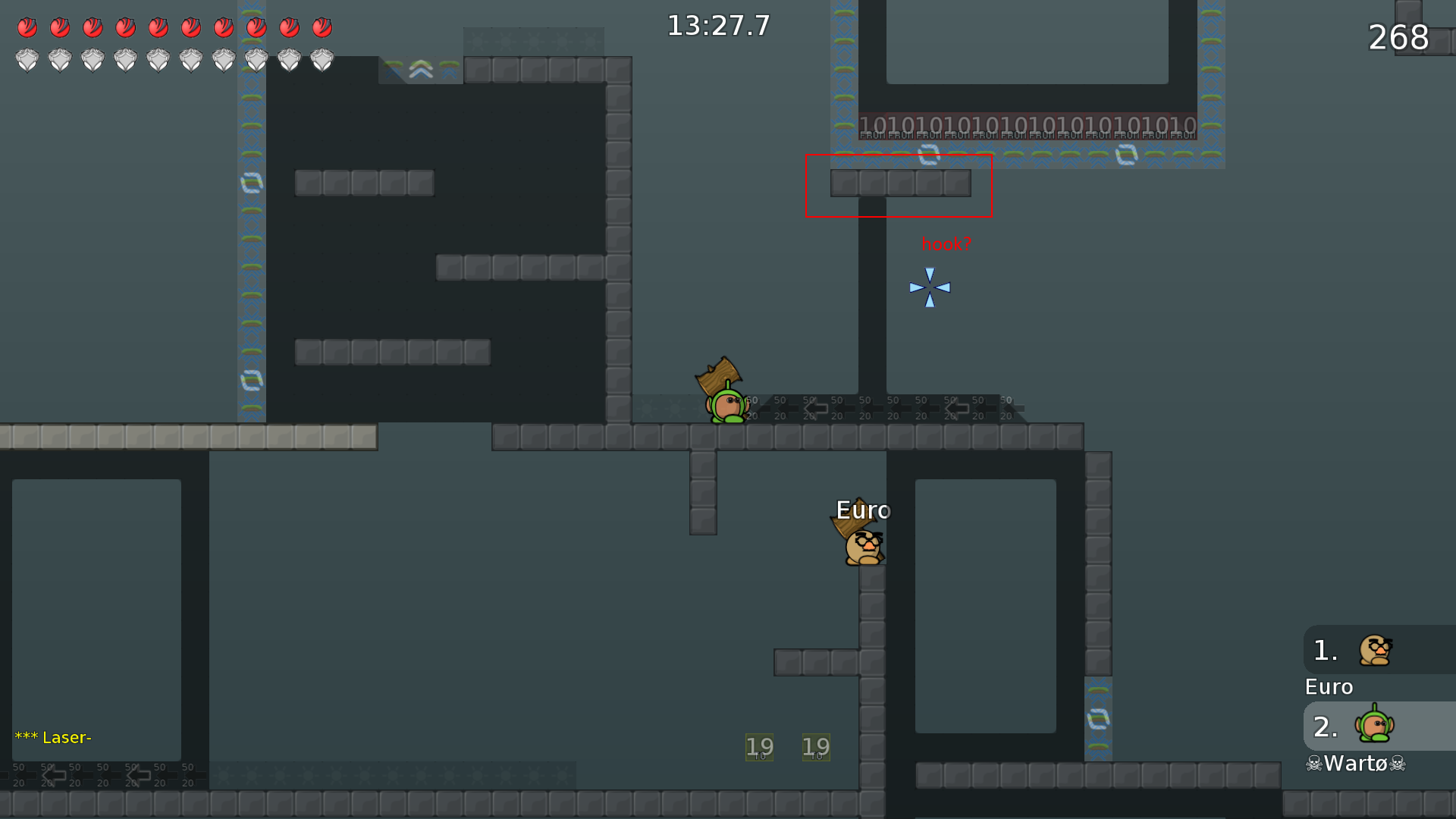
Task: Click the score counter showing 268
Action: coord(1398,38)
